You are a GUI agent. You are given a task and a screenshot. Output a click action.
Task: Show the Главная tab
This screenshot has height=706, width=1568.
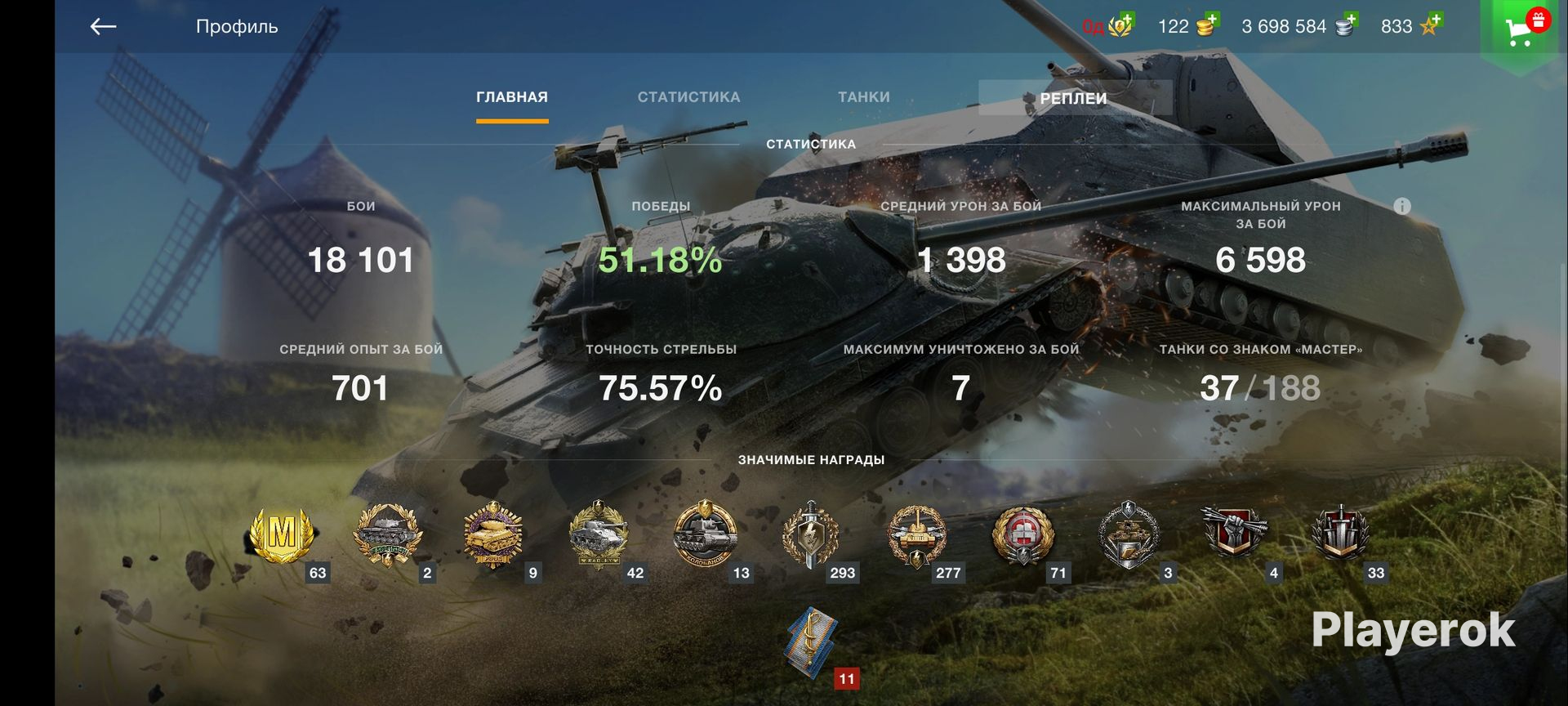(512, 97)
